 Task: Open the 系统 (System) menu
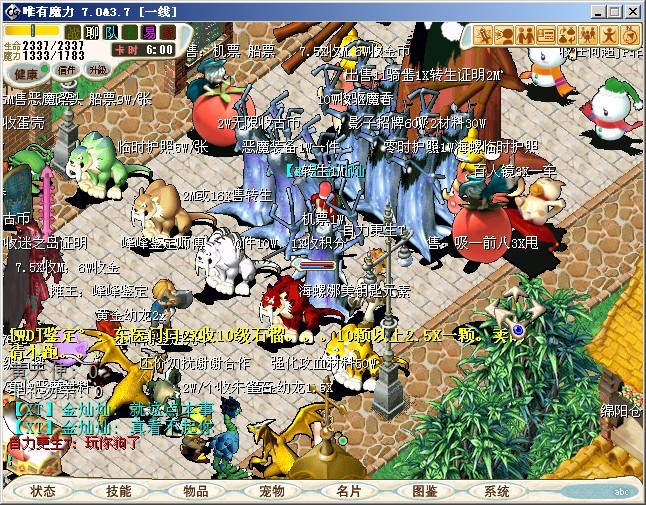click(497, 491)
